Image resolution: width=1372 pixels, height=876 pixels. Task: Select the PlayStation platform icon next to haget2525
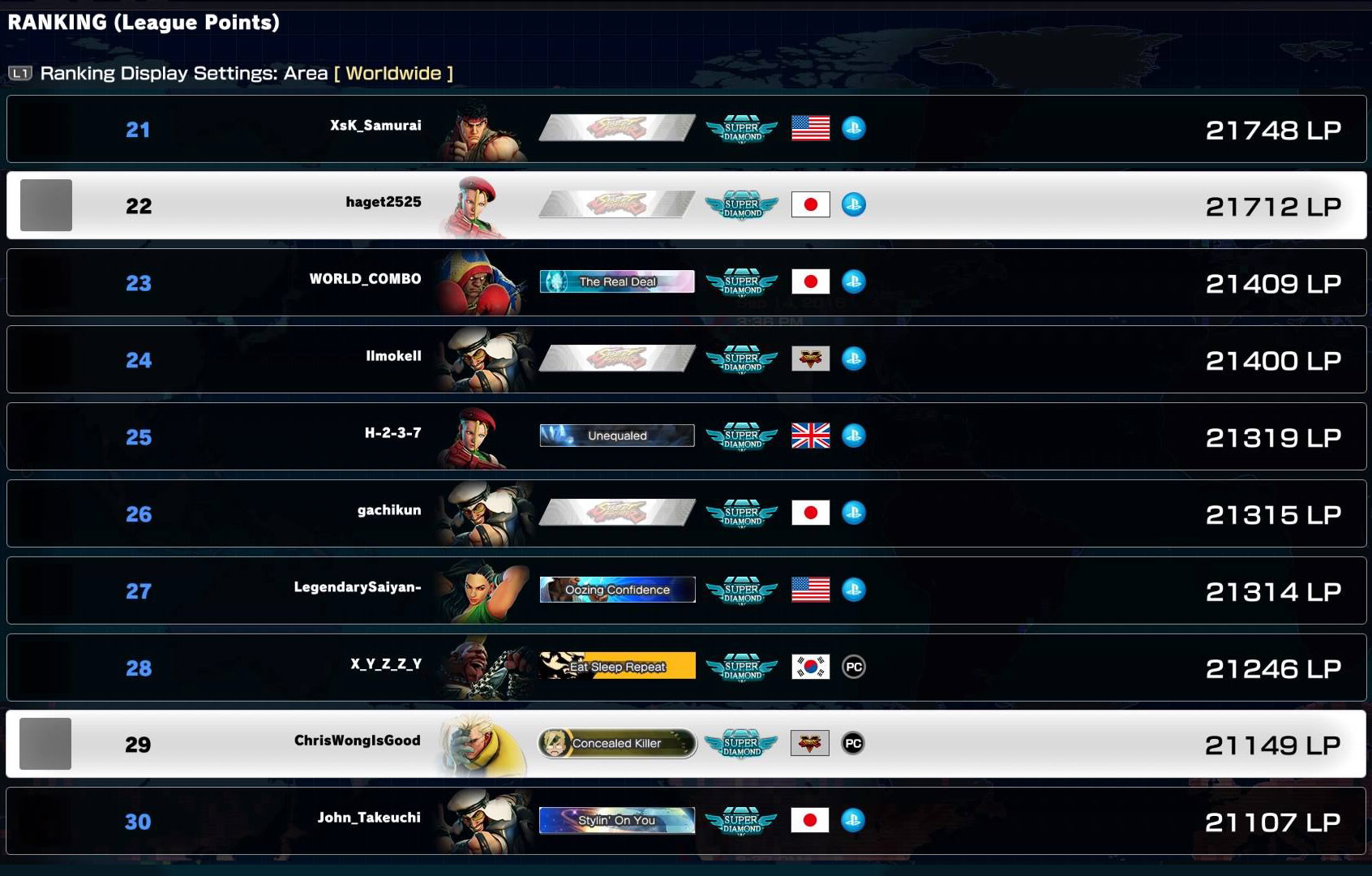click(x=853, y=204)
